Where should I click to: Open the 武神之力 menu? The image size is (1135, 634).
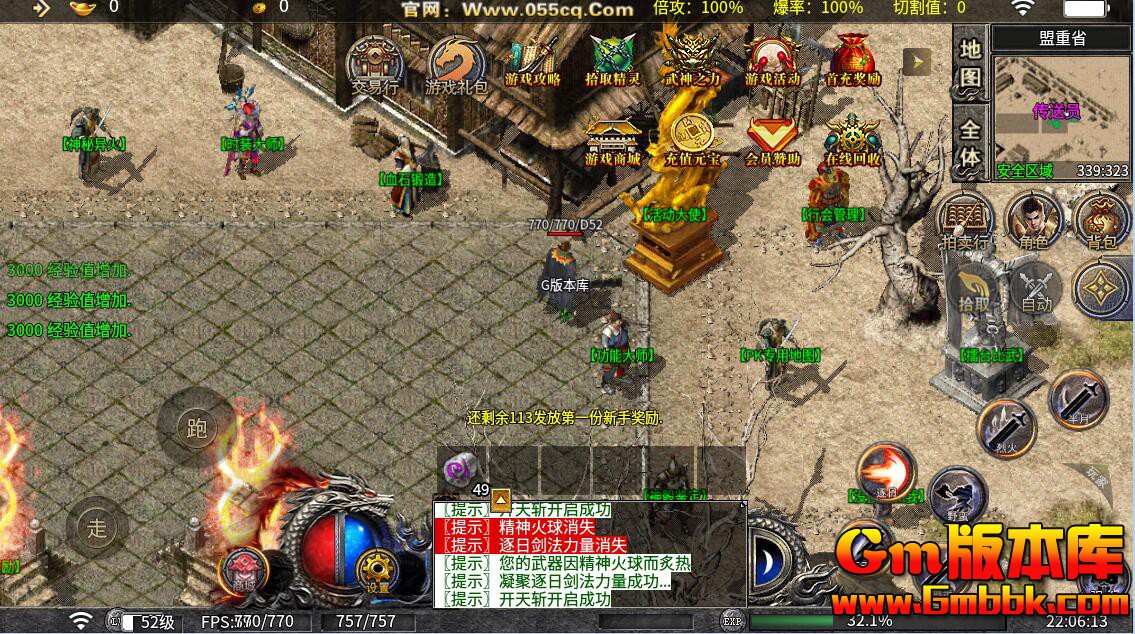click(692, 60)
